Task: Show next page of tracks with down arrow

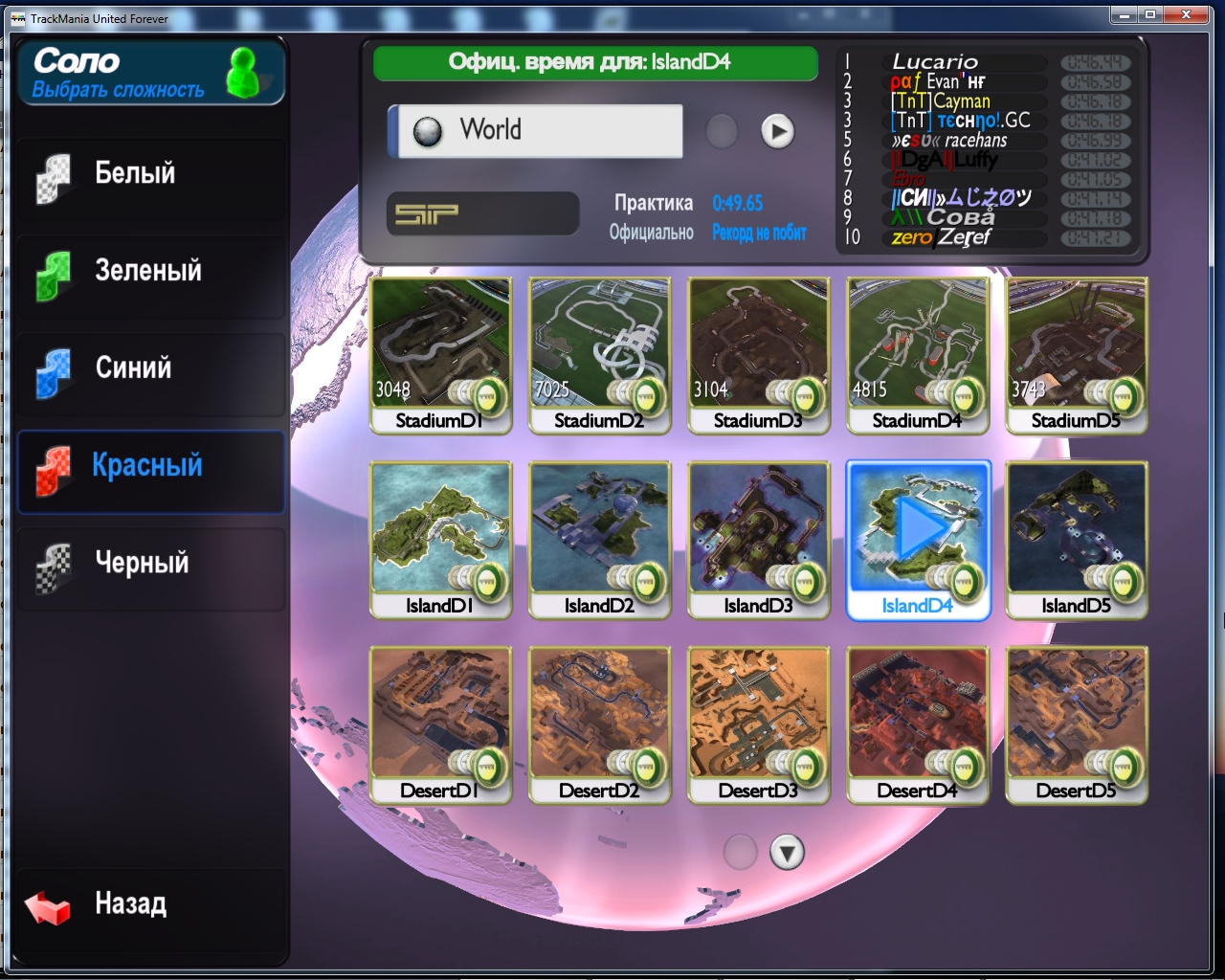Action: (787, 853)
